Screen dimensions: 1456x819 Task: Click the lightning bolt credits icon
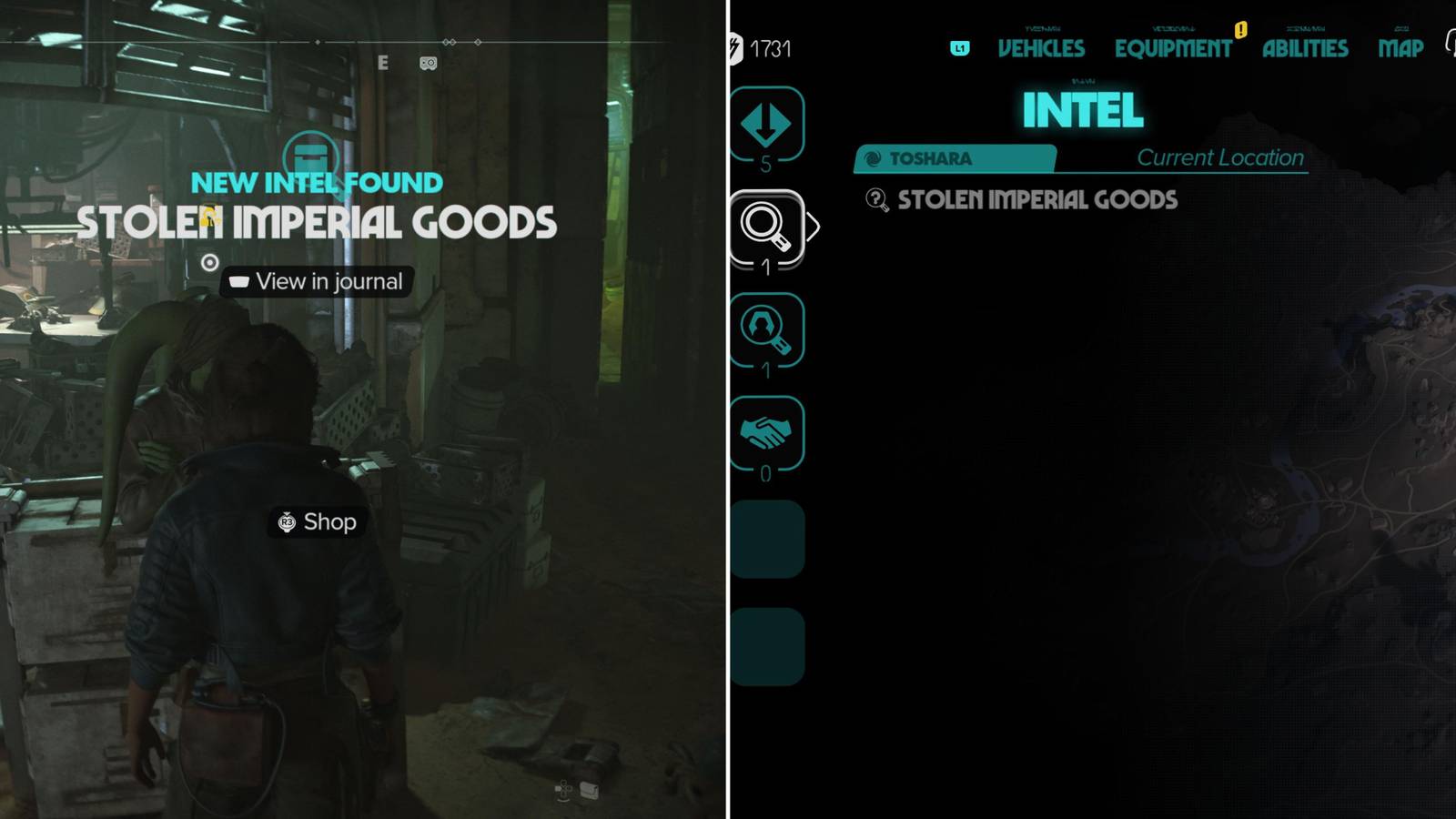(735, 49)
